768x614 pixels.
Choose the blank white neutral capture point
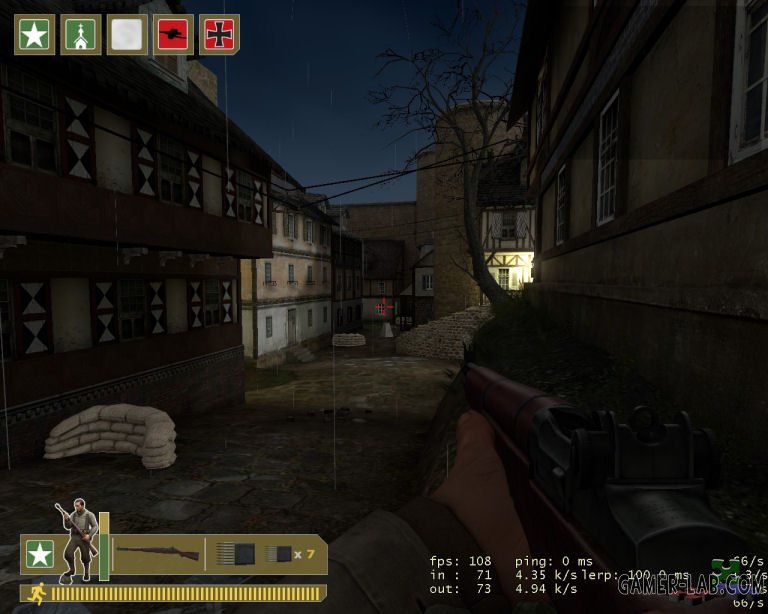click(x=127, y=35)
